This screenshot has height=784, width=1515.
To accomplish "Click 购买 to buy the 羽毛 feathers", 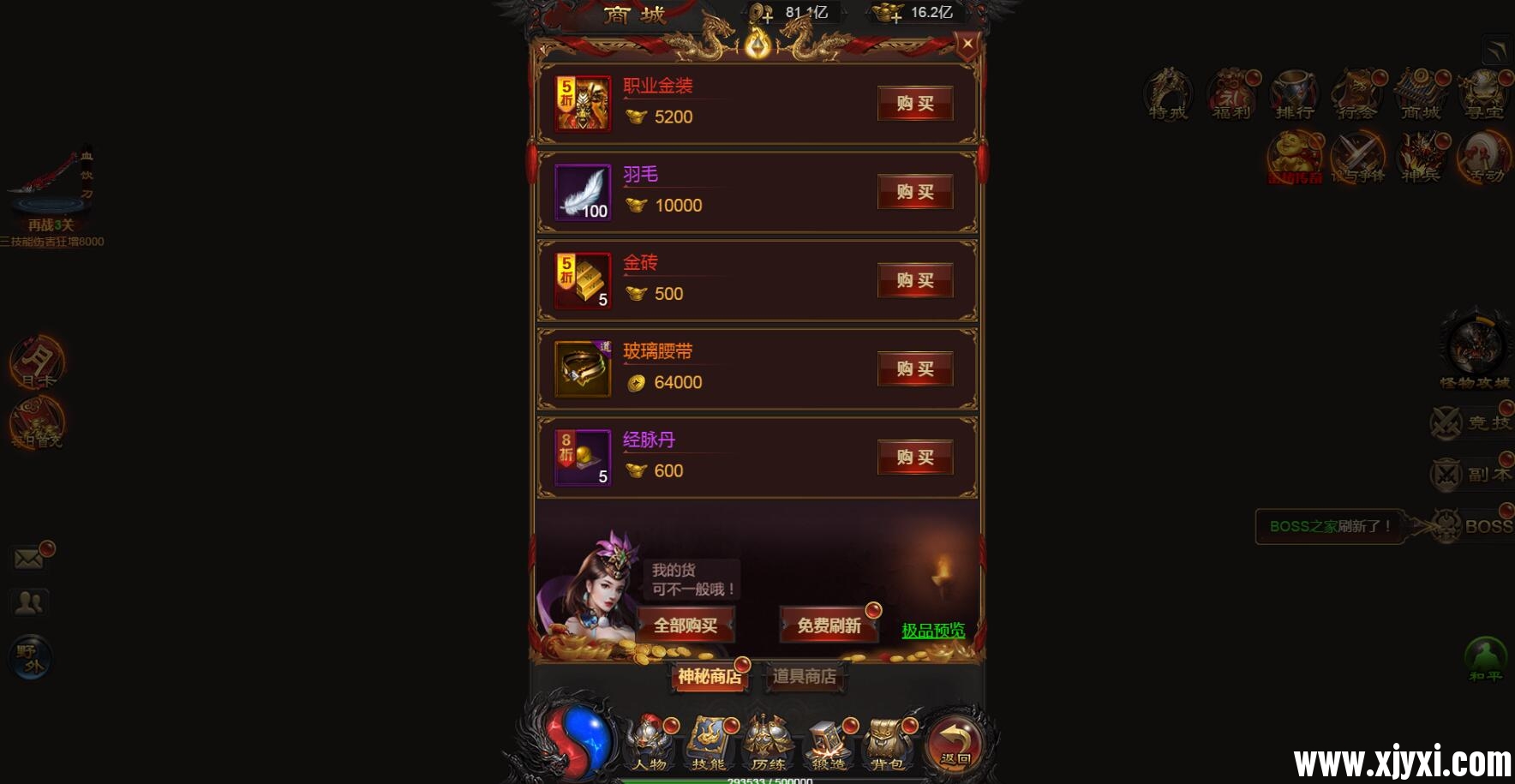I will click(915, 192).
